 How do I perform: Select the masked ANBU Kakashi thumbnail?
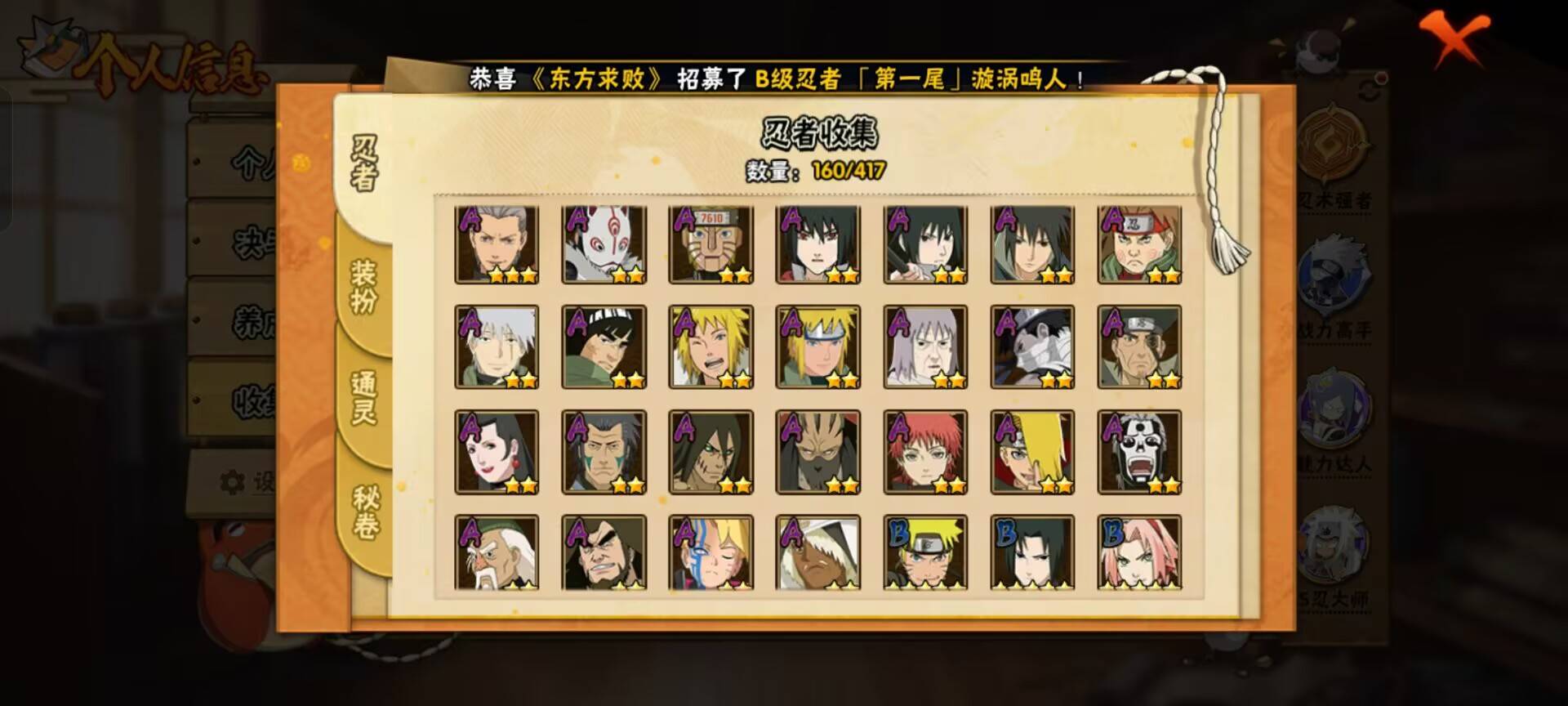tap(604, 241)
